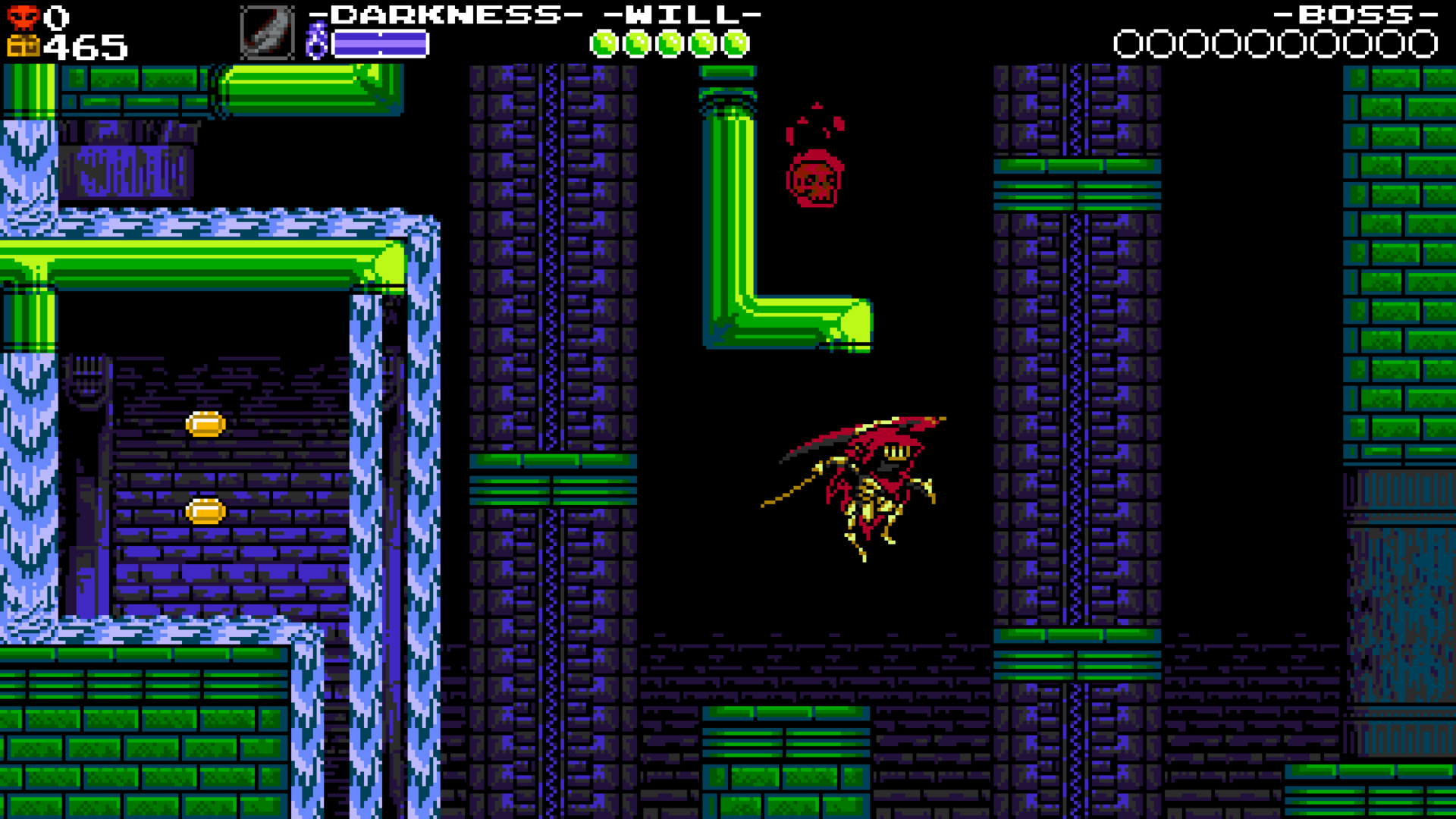Click the lower gold coin pickup
This screenshot has height=819, width=1456.
(x=205, y=512)
